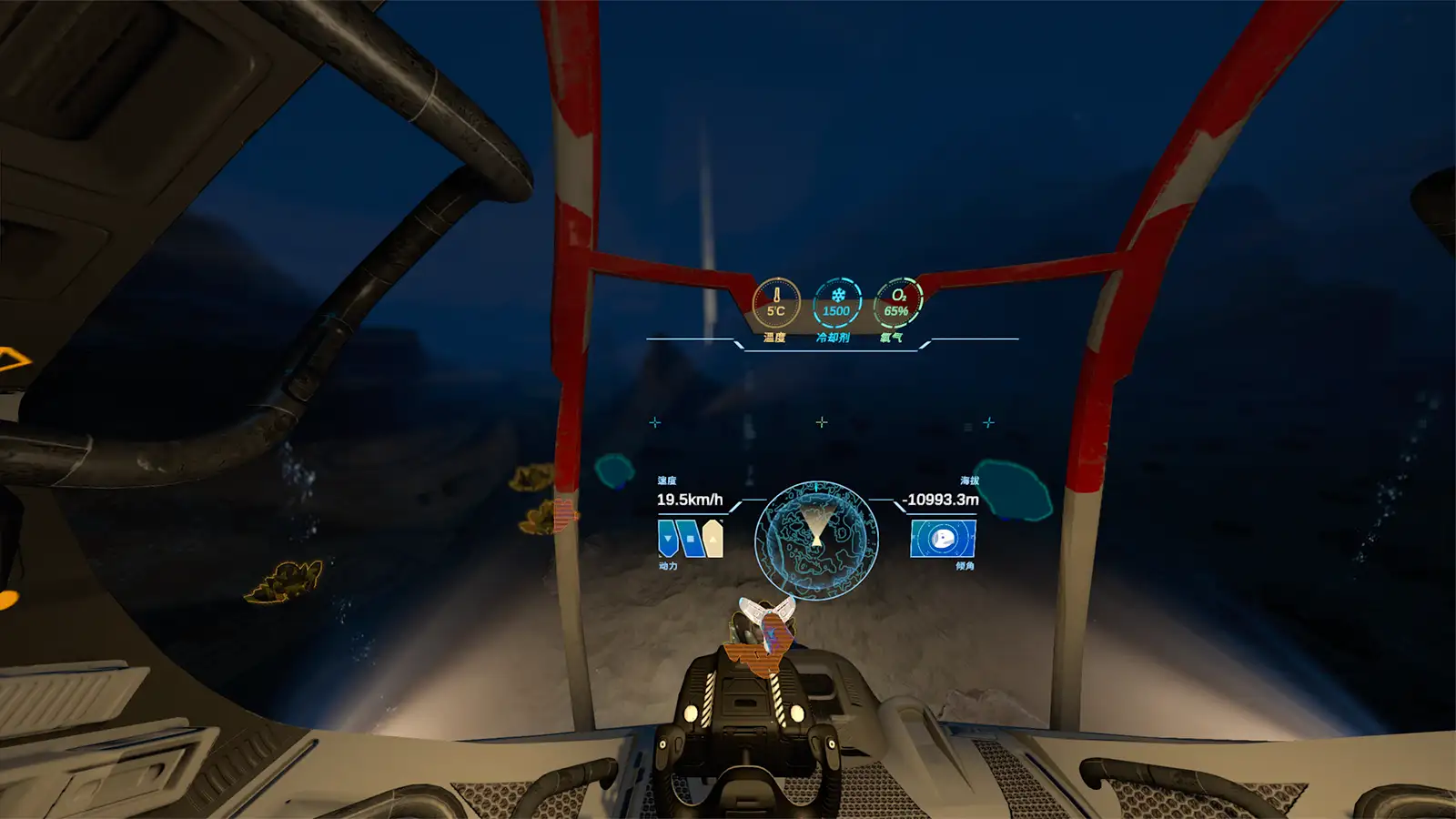Image resolution: width=1456 pixels, height=819 pixels.
Task: Select the power gear indicator under speed
Action: [x=690, y=539]
